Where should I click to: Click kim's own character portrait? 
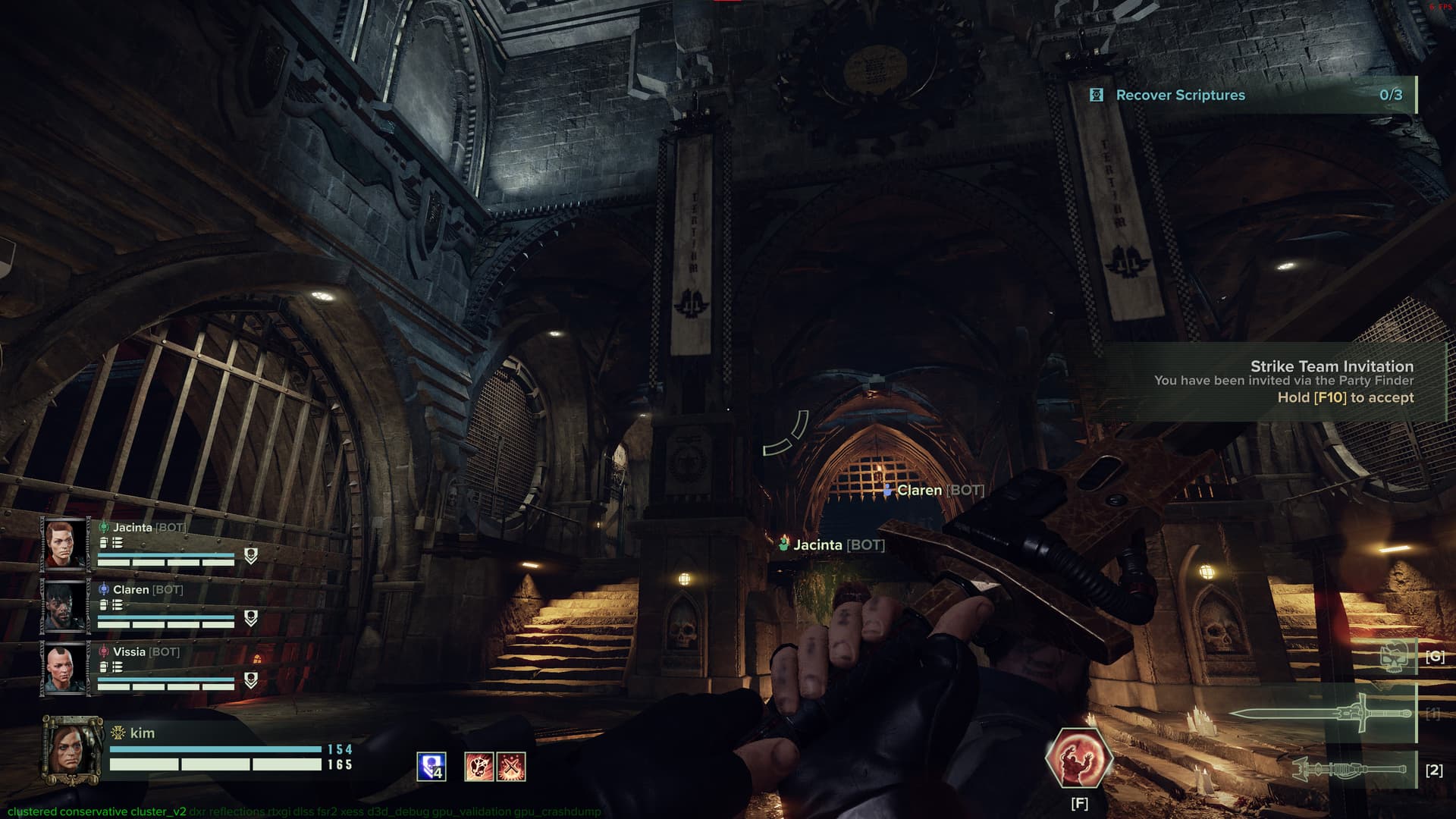tap(72, 750)
